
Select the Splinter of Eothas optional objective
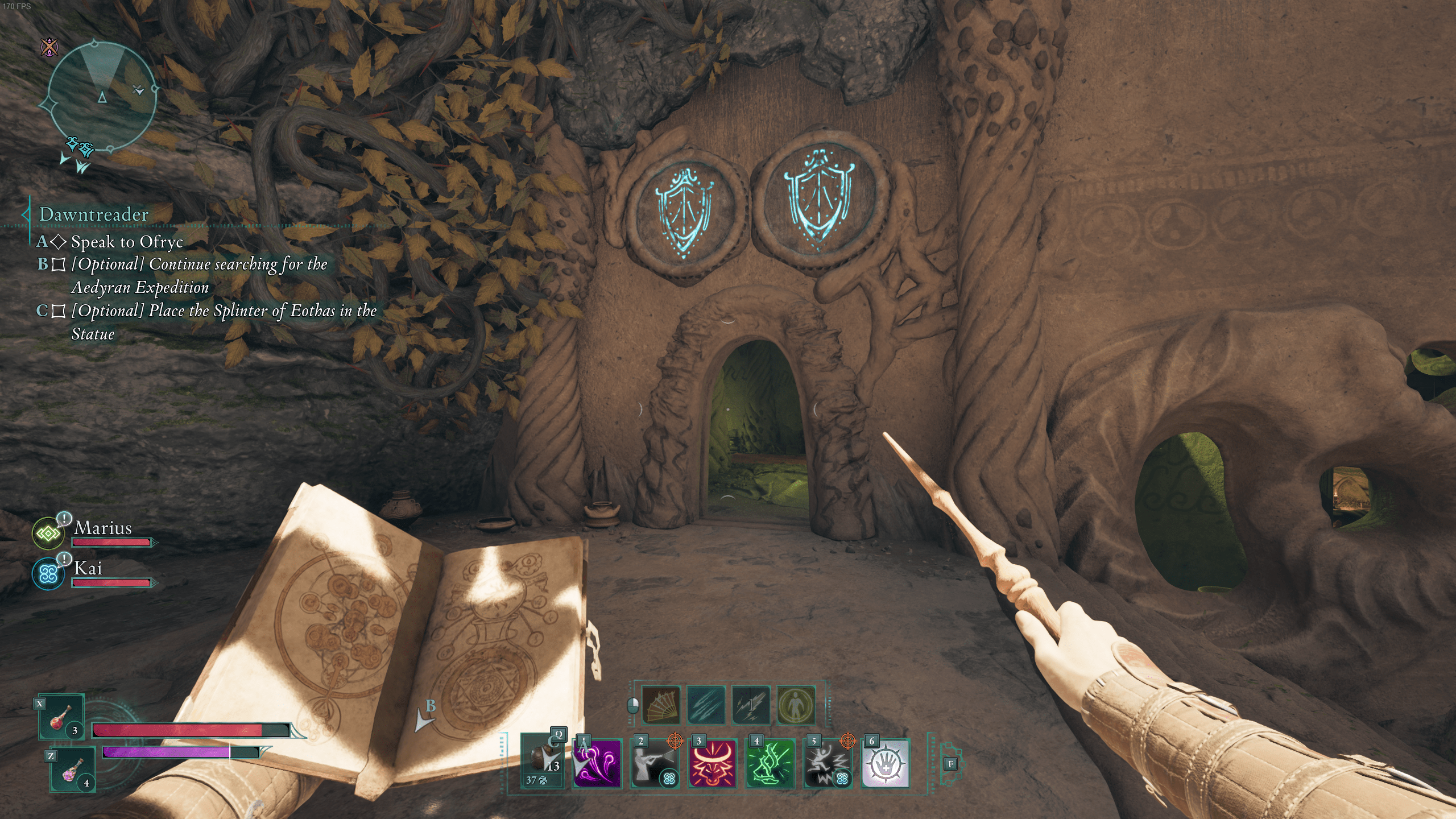point(224,322)
